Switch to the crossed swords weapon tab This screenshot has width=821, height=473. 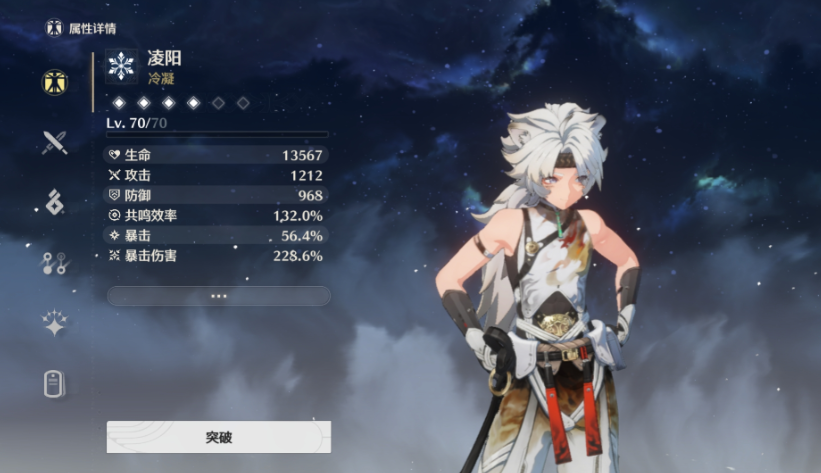54,142
